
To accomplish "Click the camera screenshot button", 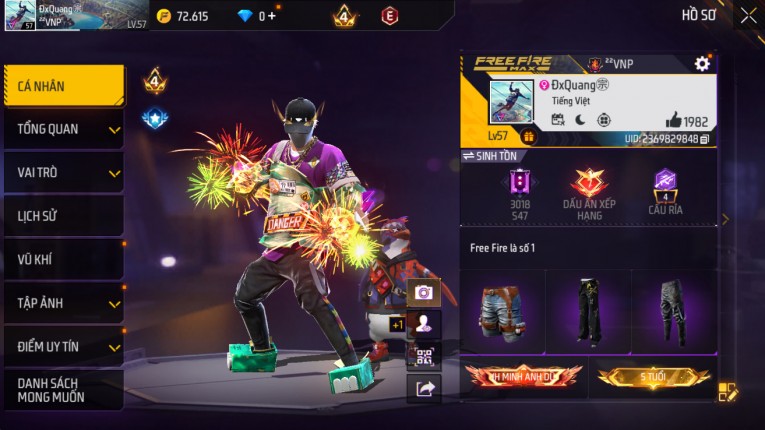I will click(424, 292).
